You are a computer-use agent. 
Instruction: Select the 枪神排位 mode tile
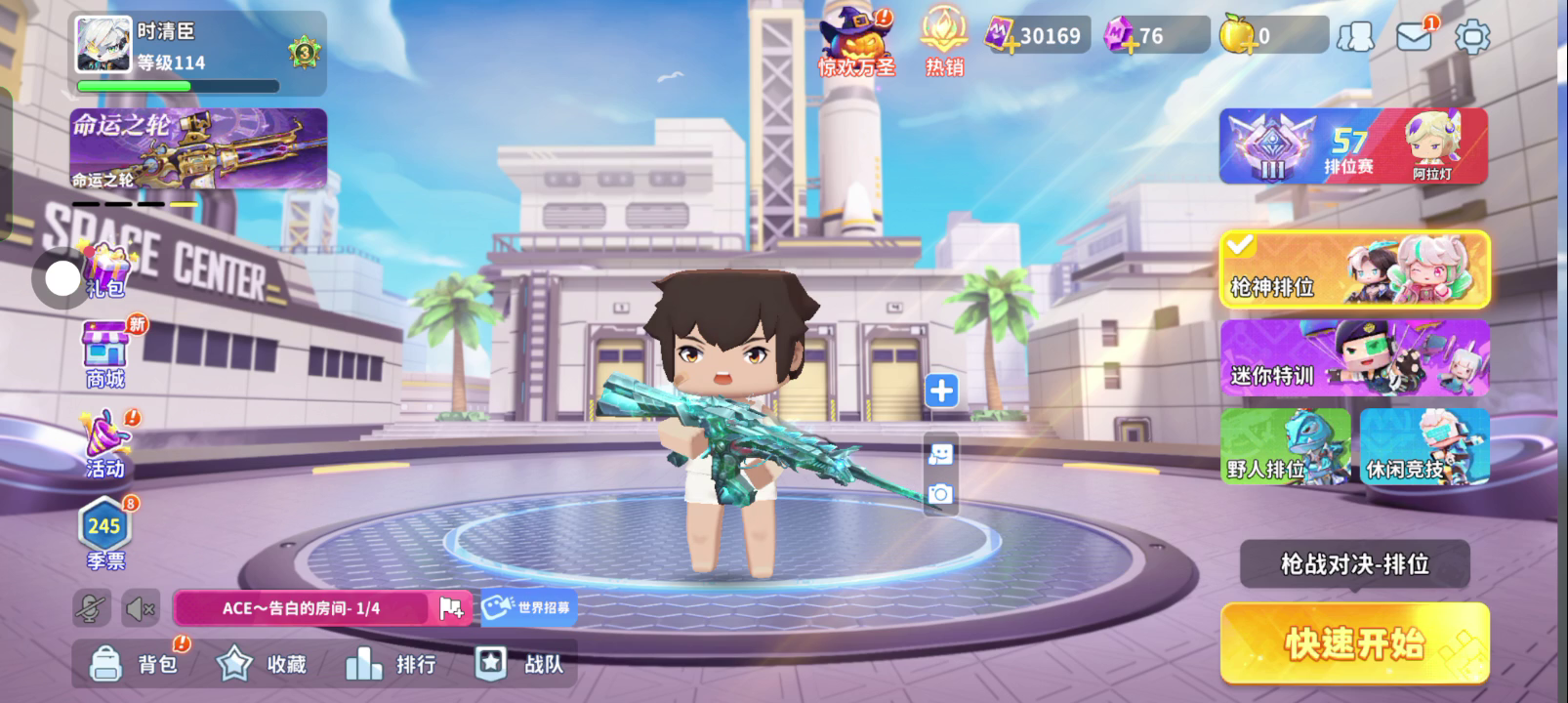1354,269
